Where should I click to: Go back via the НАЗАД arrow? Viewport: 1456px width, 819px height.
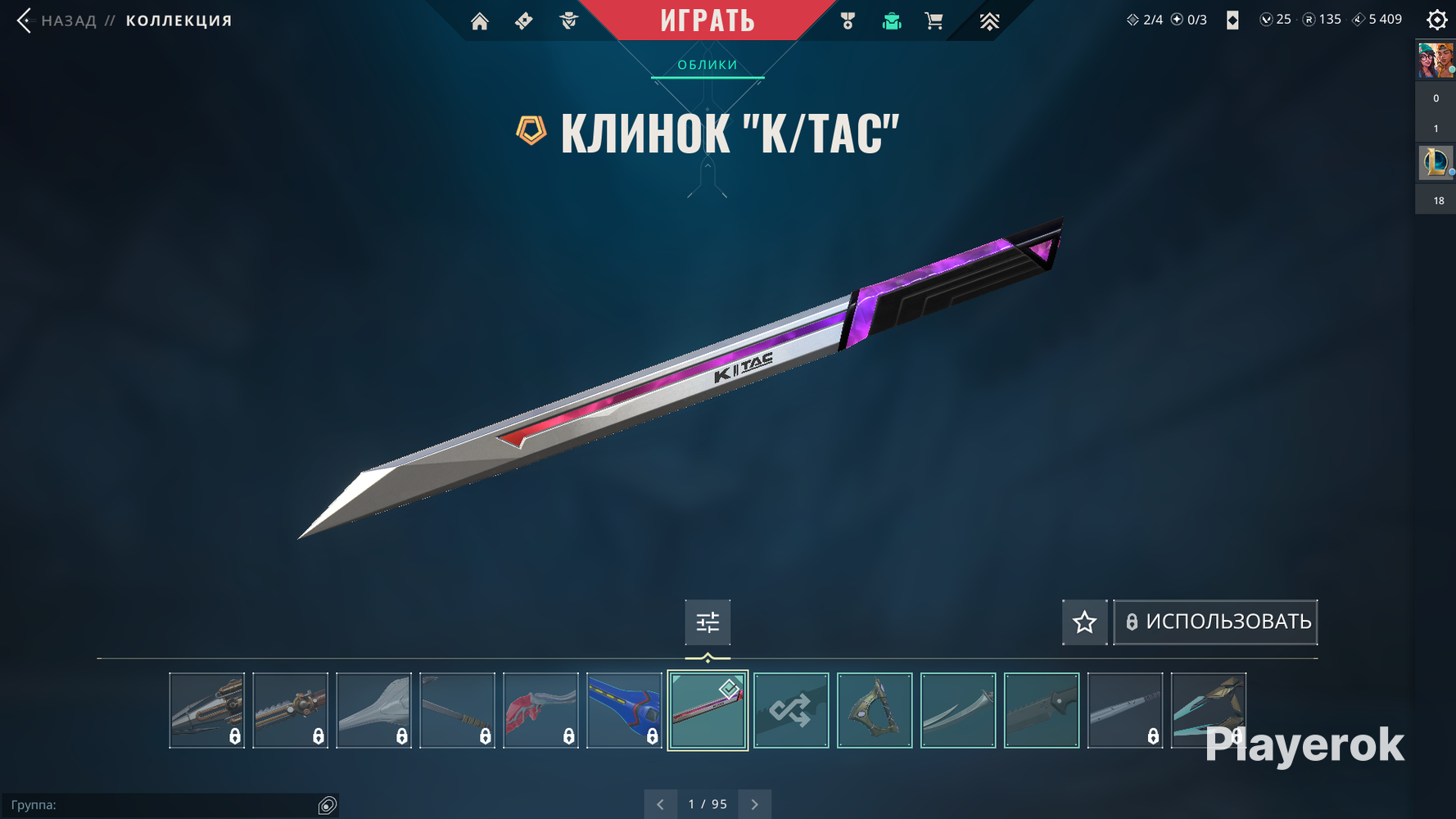pos(25,20)
